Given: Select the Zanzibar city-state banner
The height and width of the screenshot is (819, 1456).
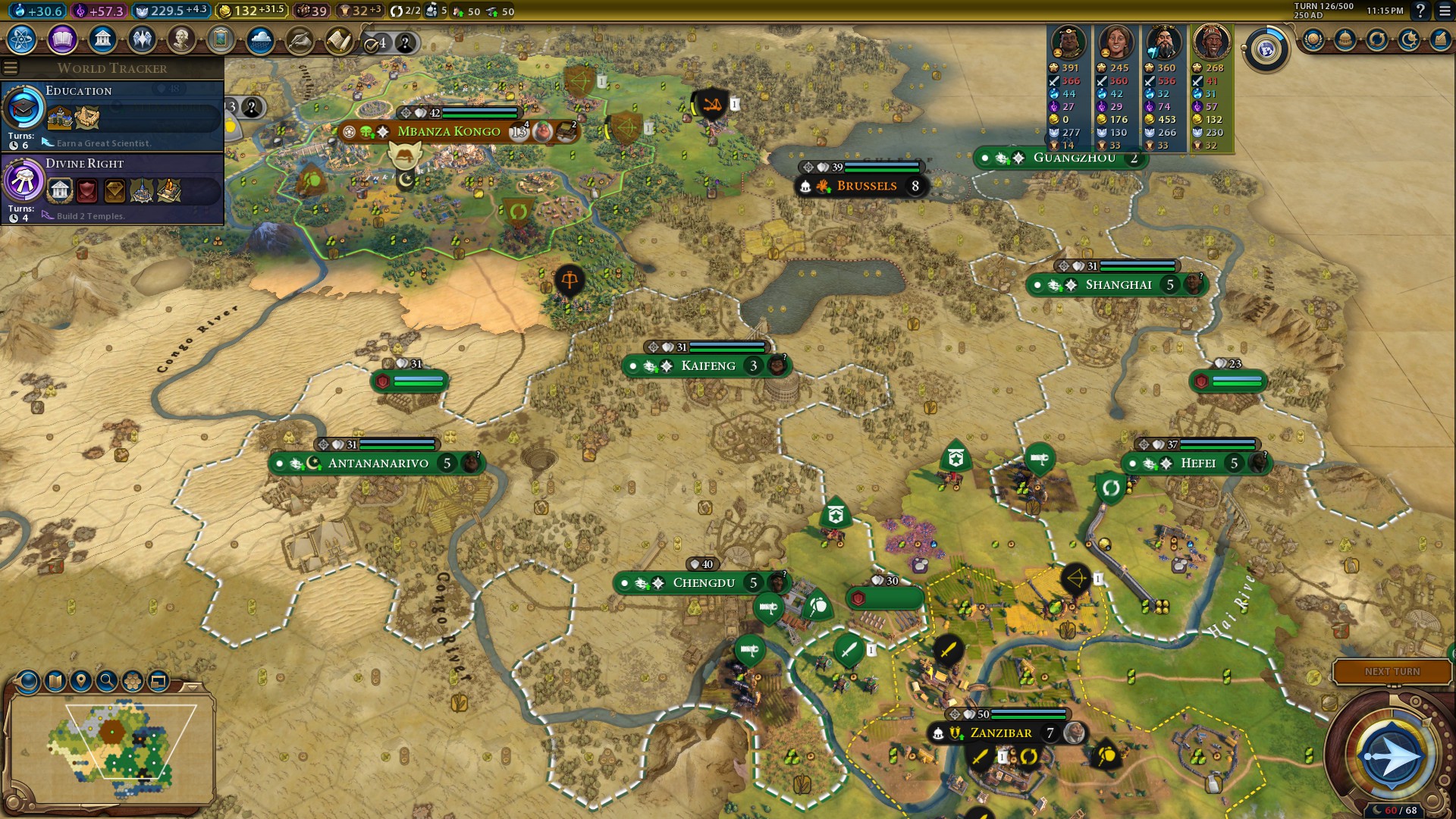Looking at the screenshot, I should pyautogui.click(x=1000, y=733).
